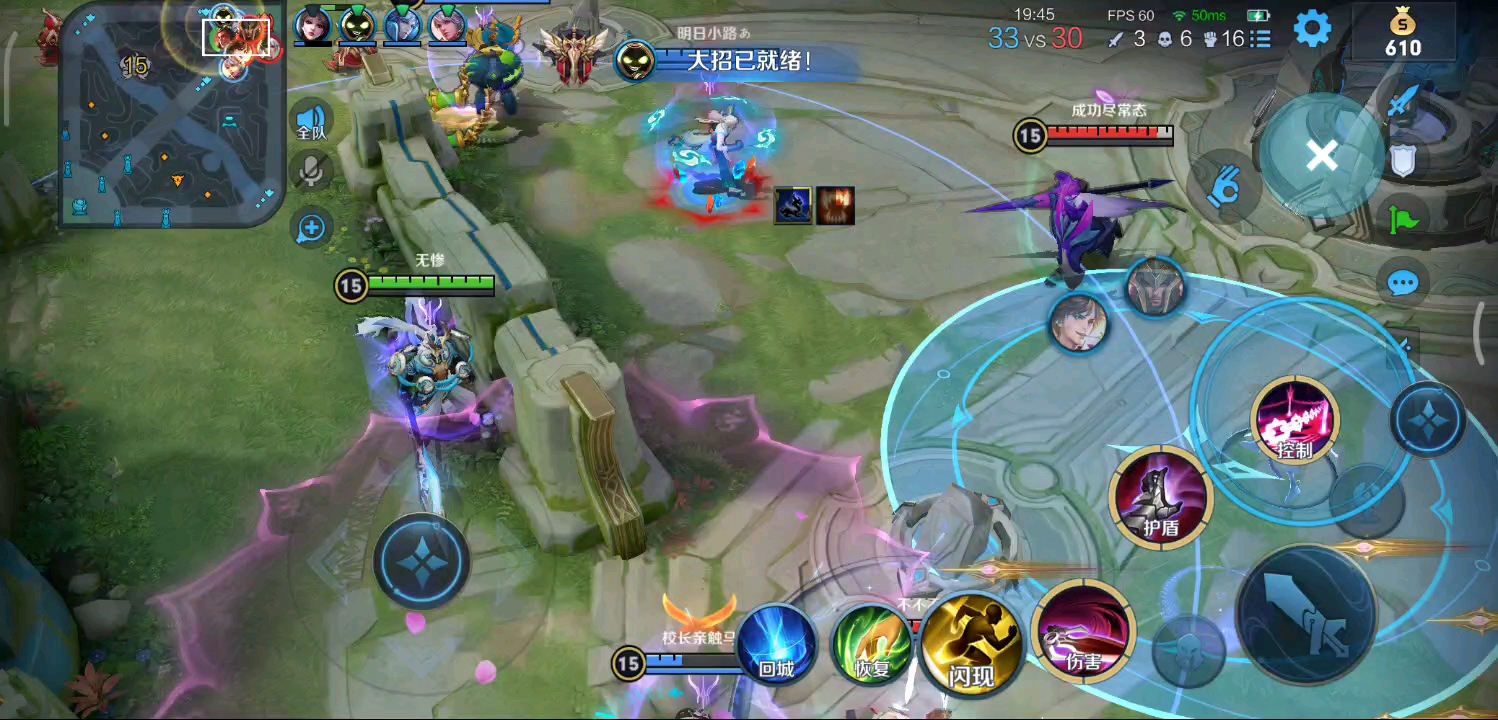Activate the 伤害 skill
The image size is (1498, 720).
[1083, 632]
